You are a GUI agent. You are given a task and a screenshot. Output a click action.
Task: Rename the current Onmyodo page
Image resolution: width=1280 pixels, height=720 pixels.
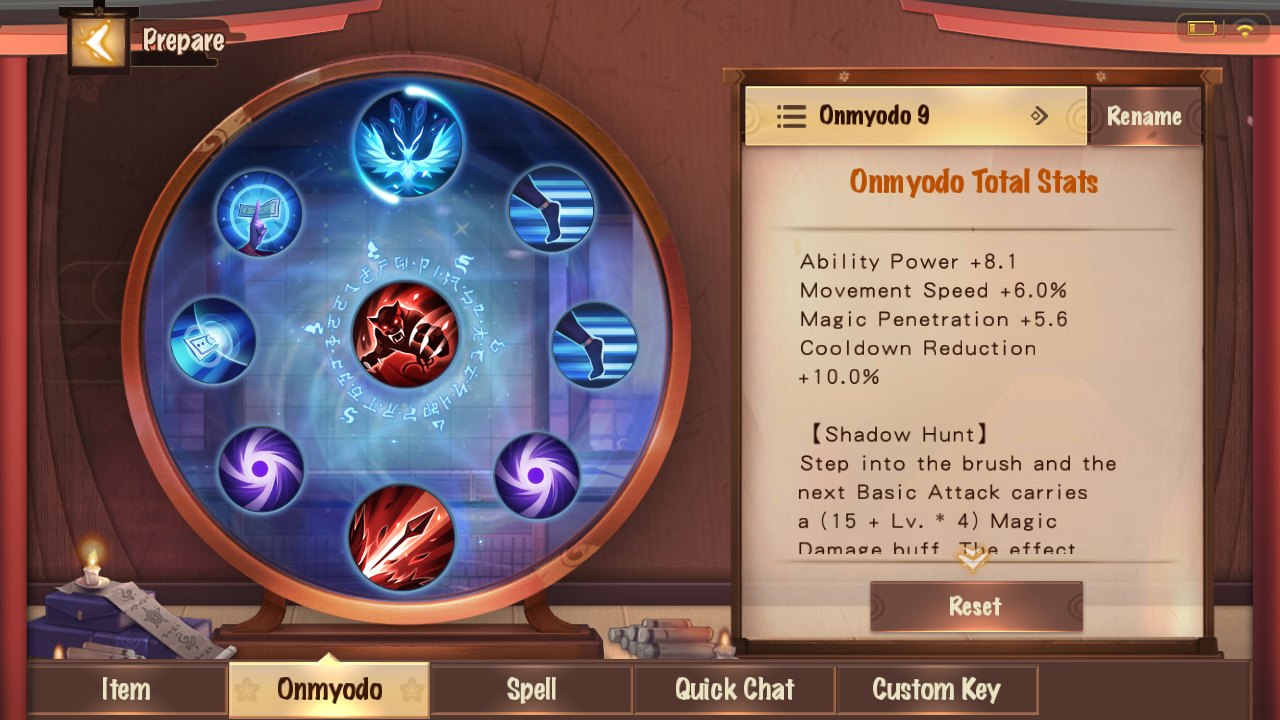pyautogui.click(x=1144, y=116)
